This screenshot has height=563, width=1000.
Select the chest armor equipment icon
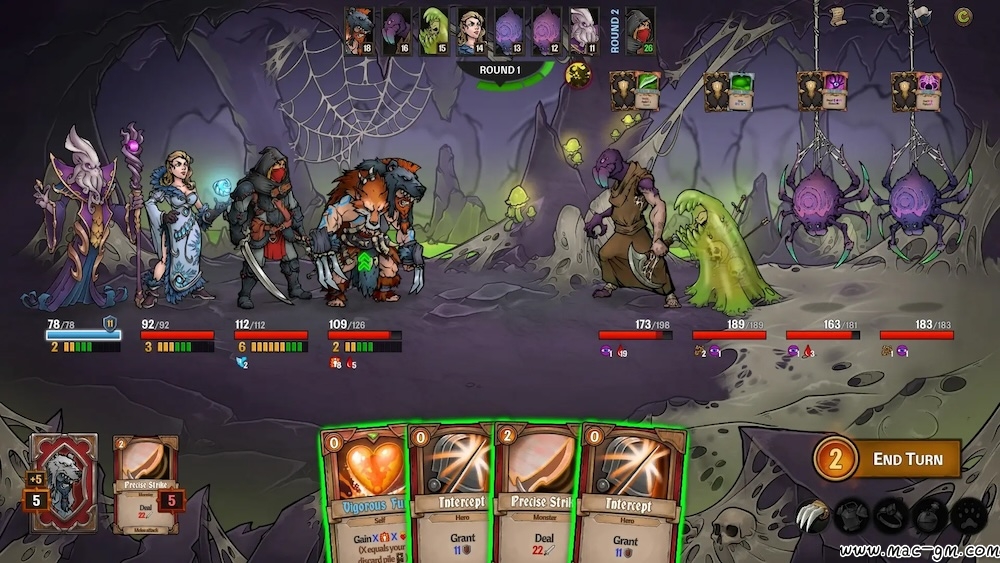pyautogui.click(x=850, y=517)
